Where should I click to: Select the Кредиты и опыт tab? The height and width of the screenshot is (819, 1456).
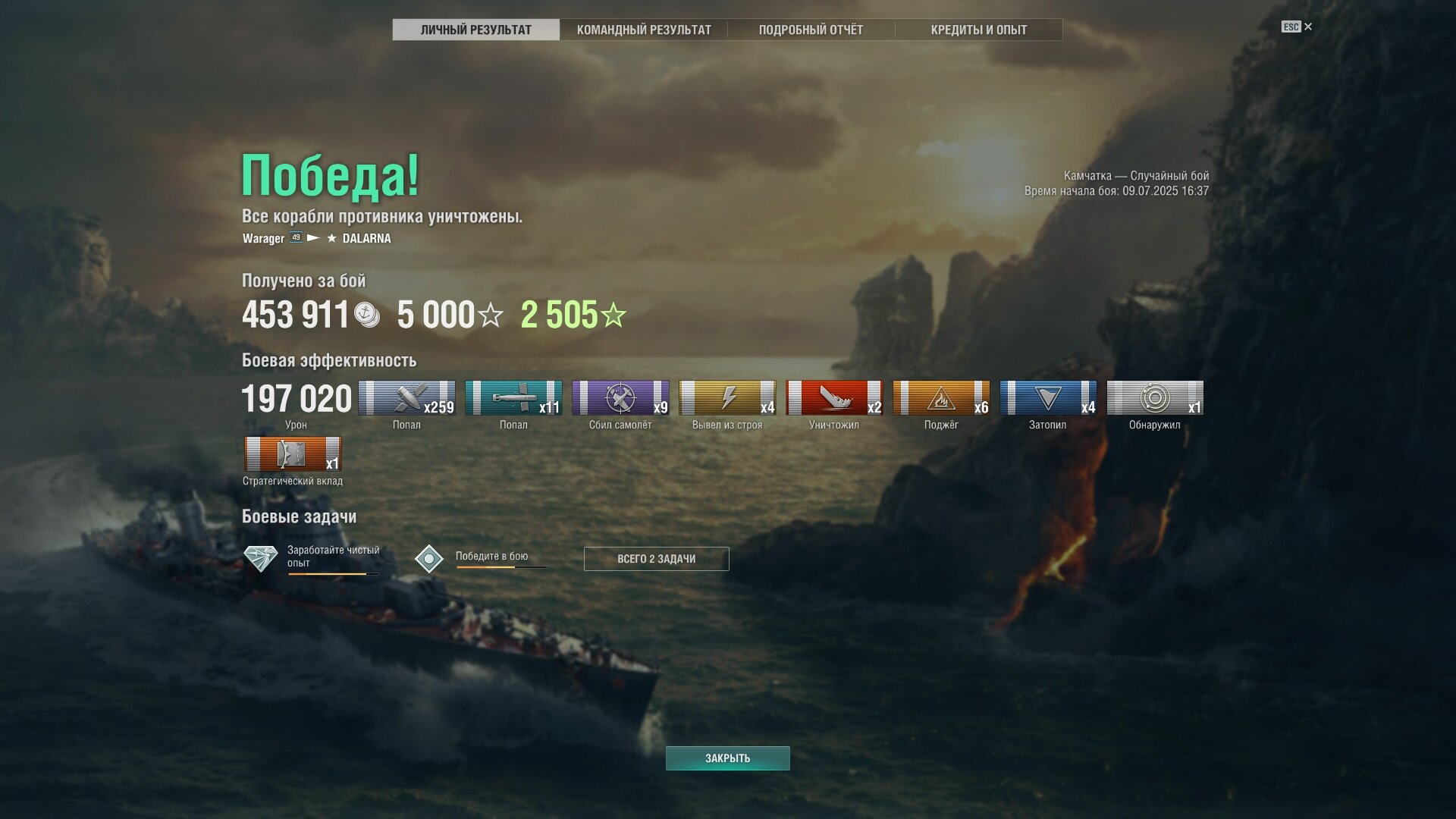[x=978, y=30]
